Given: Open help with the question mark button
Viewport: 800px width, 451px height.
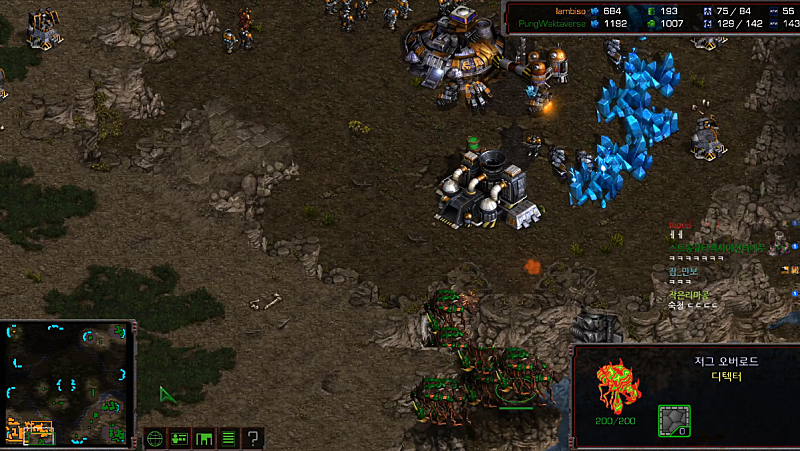Looking at the screenshot, I should pos(253,437).
